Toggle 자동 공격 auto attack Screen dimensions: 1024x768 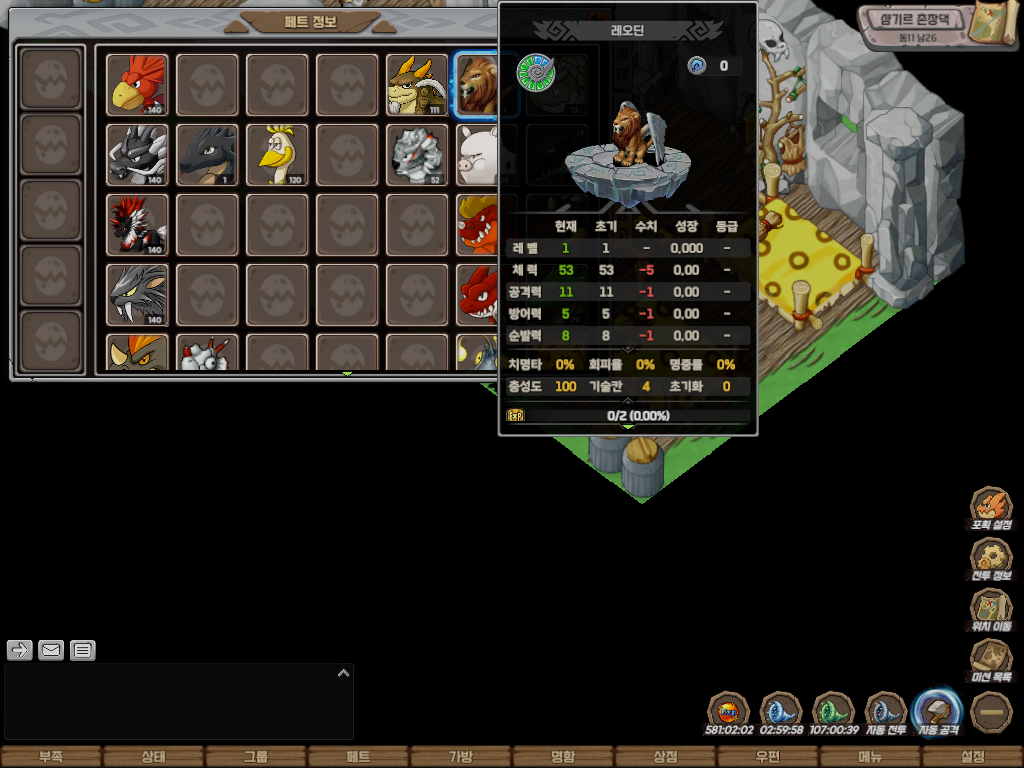938,709
